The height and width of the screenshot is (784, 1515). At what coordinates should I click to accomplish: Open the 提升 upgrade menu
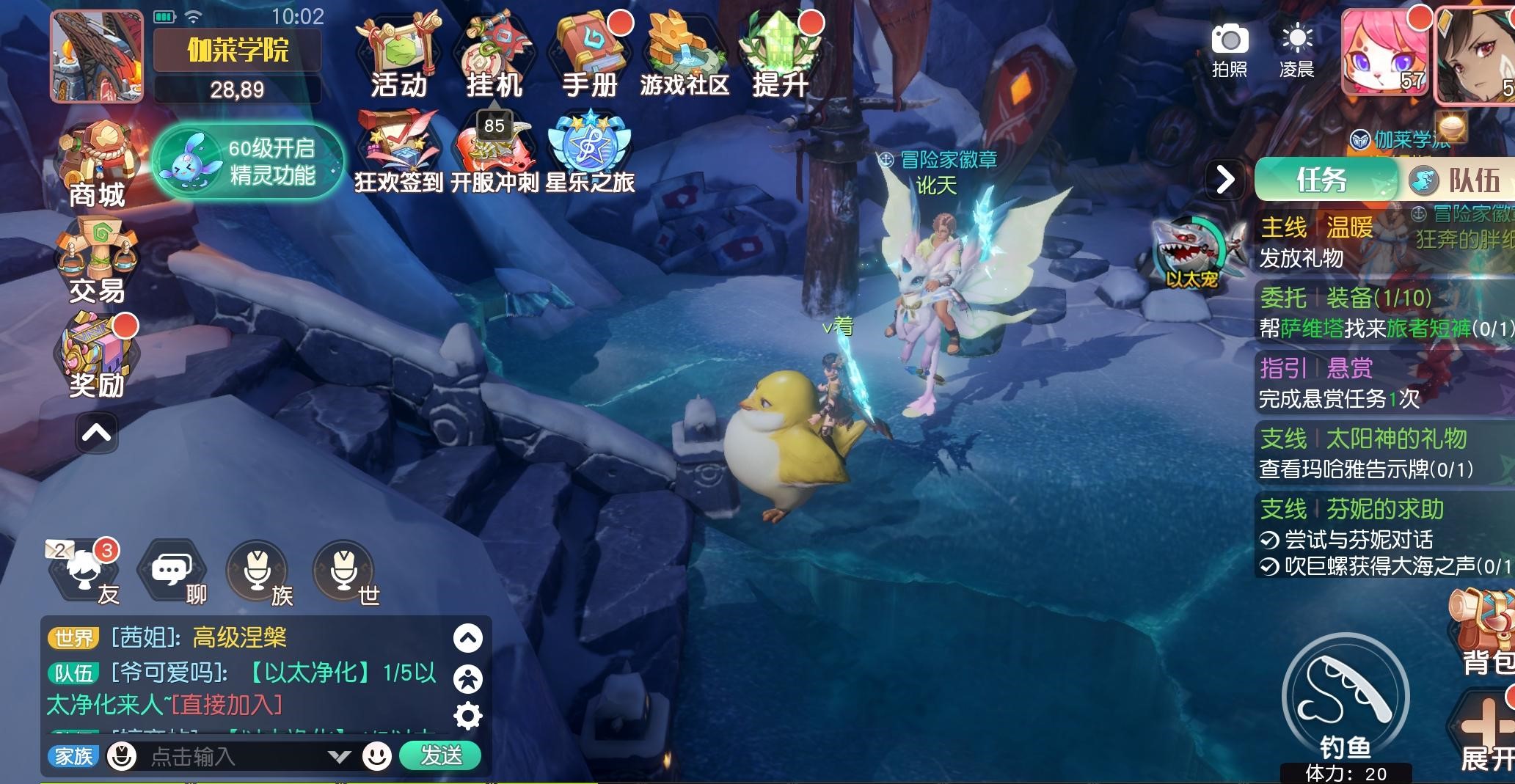(x=779, y=56)
